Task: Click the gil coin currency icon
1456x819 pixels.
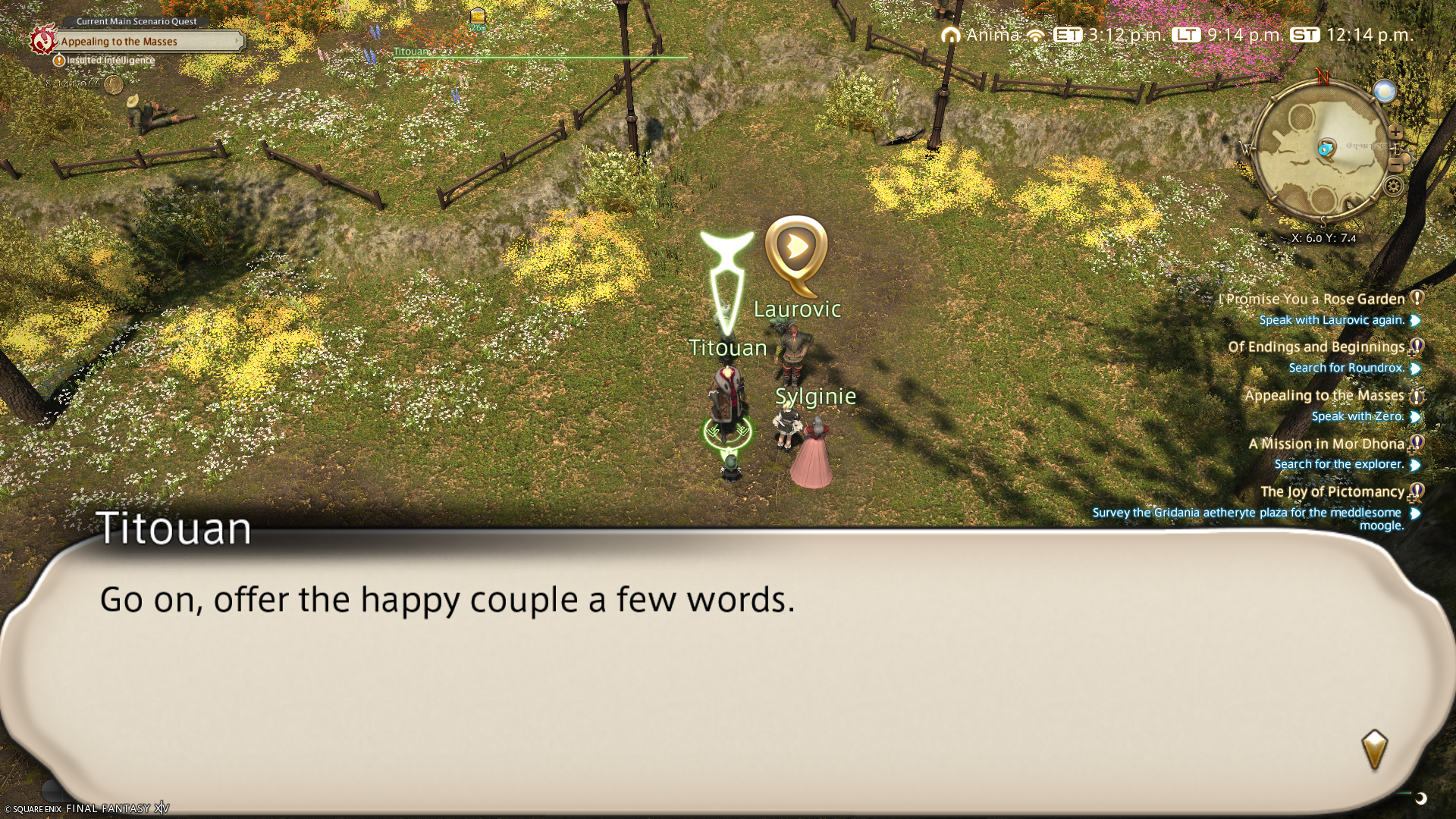Action: (114, 84)
